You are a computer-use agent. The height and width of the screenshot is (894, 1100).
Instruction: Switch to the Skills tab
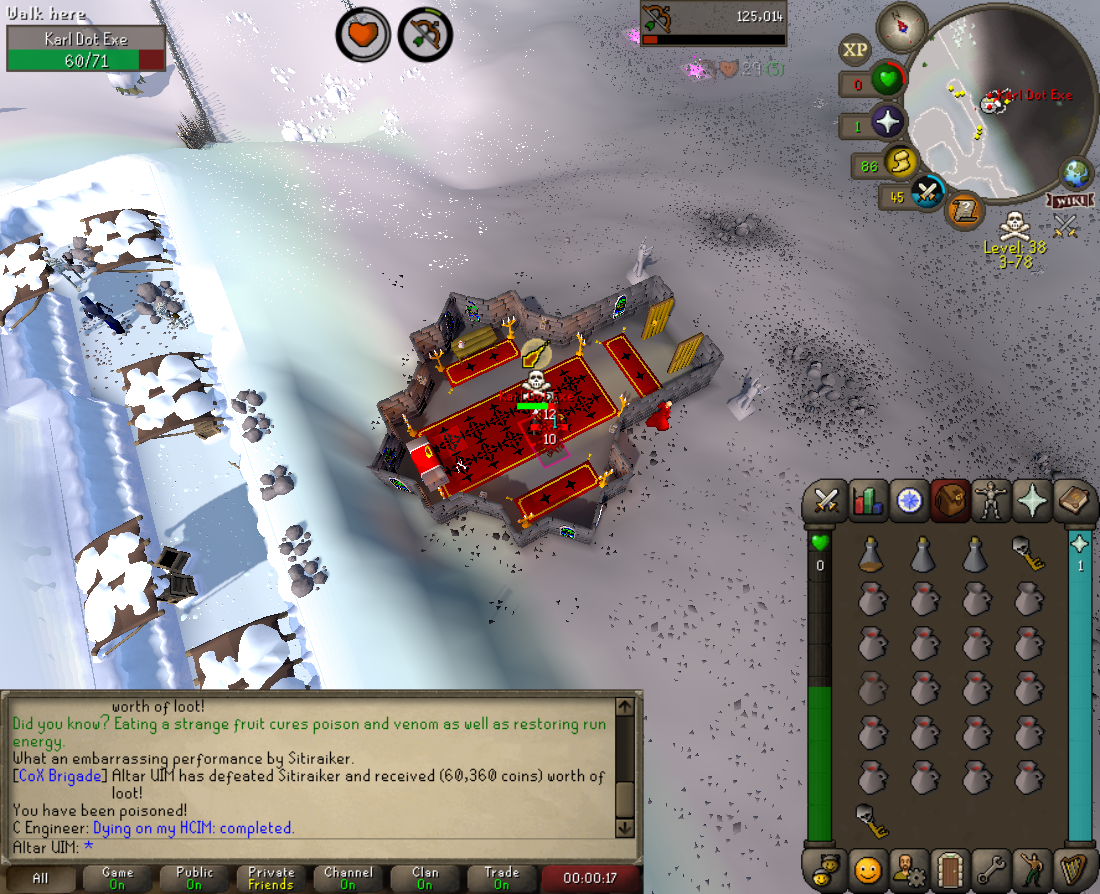868,500
